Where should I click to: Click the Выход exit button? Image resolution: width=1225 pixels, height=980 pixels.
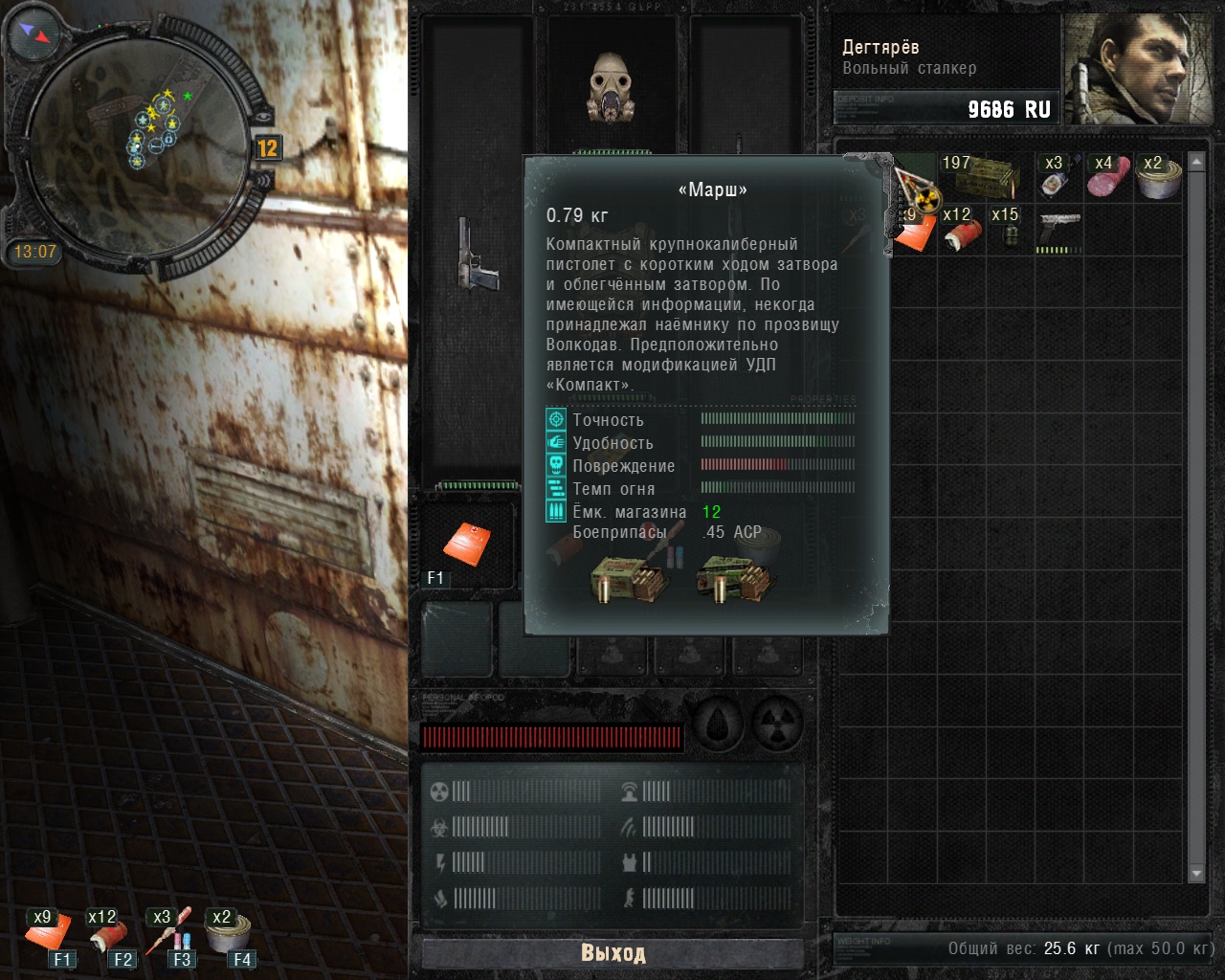612,953
